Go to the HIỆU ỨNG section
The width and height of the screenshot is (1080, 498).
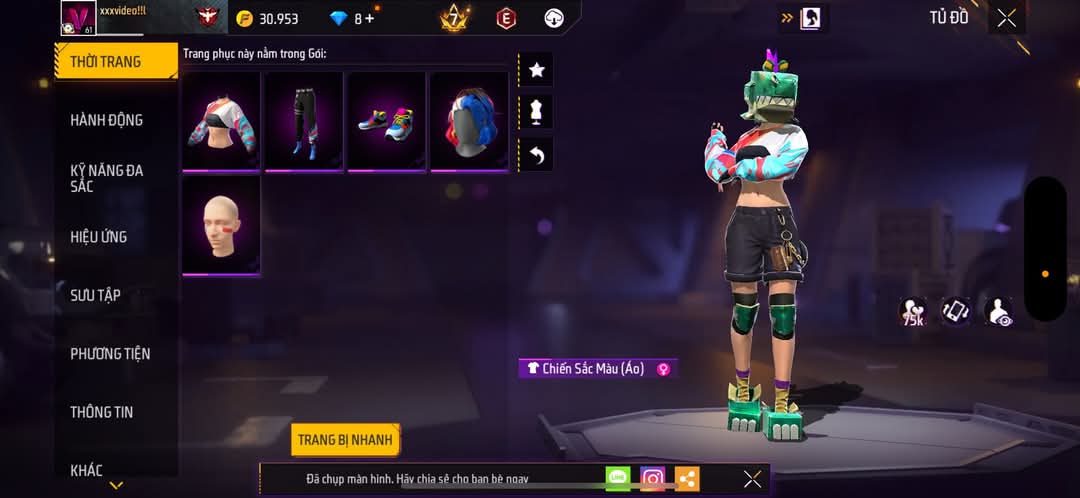click(x=98, y=237)
